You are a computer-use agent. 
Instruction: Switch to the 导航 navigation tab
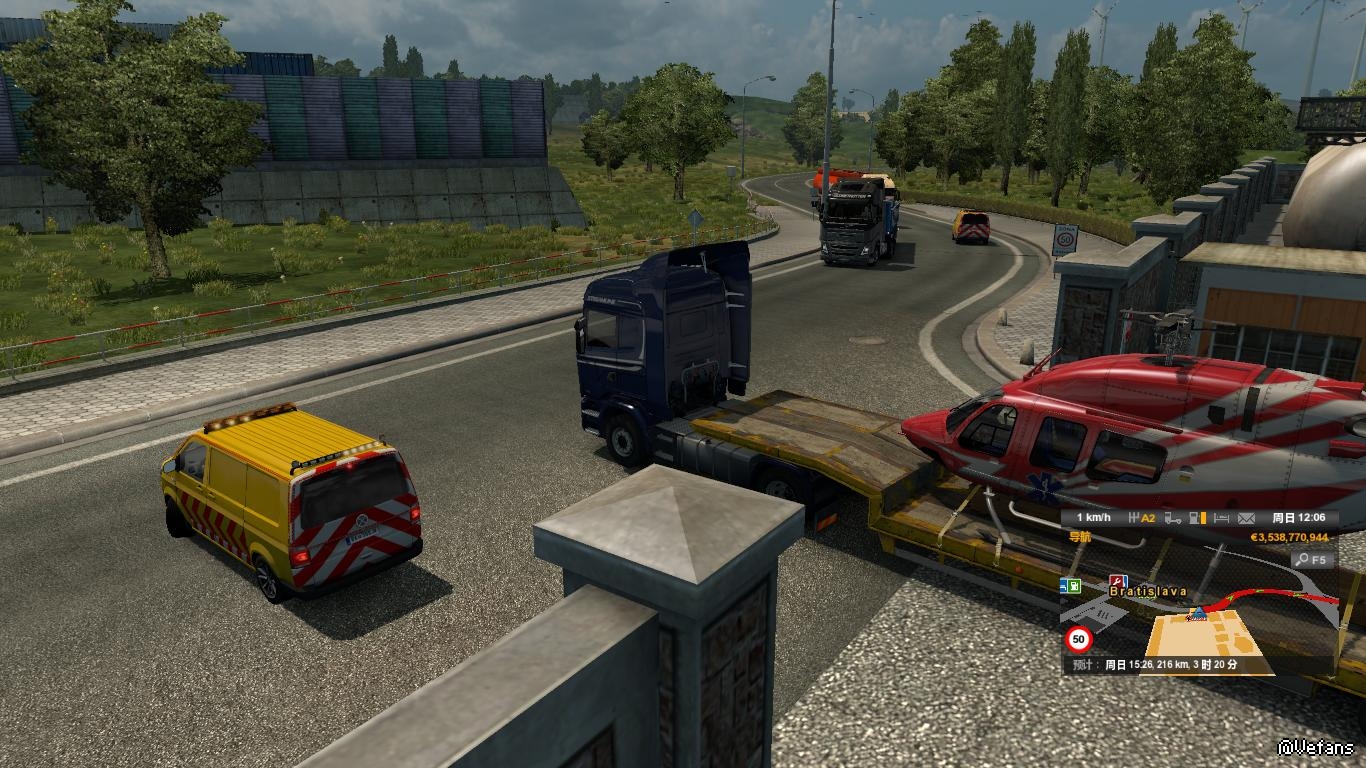1081,537
